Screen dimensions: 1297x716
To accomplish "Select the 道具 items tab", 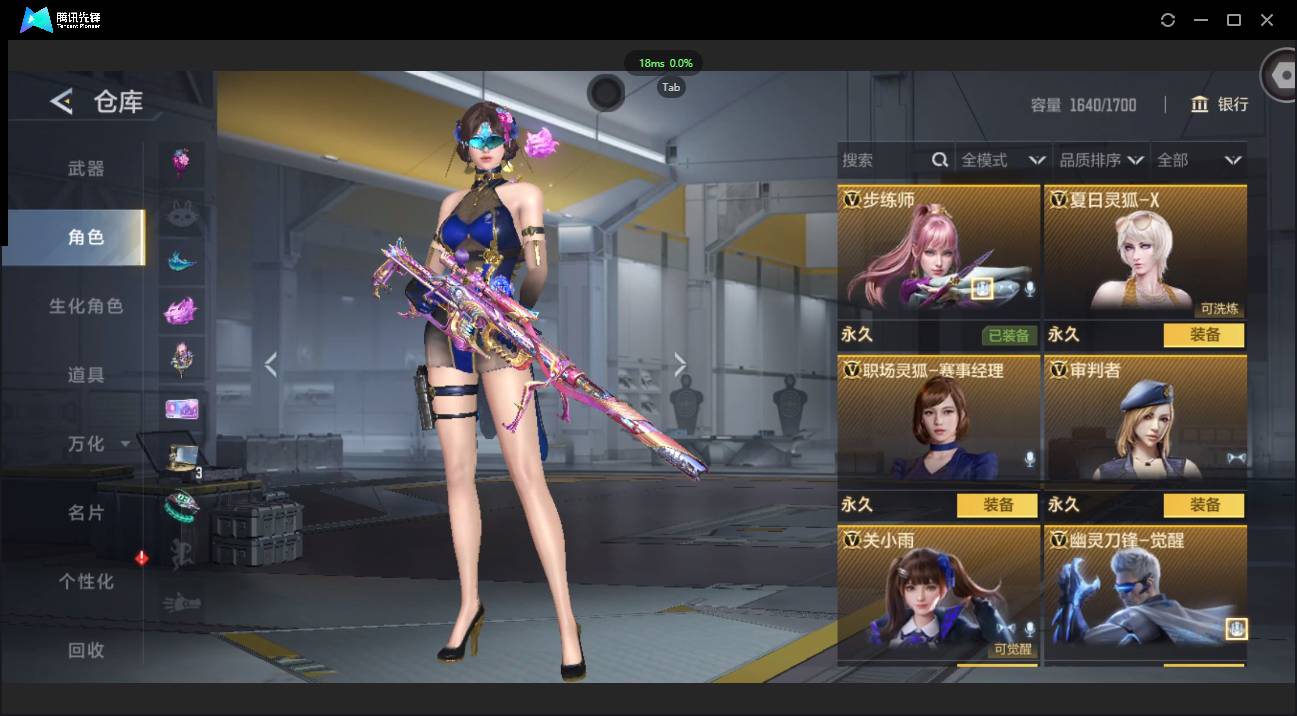I will tap(86, 375).
